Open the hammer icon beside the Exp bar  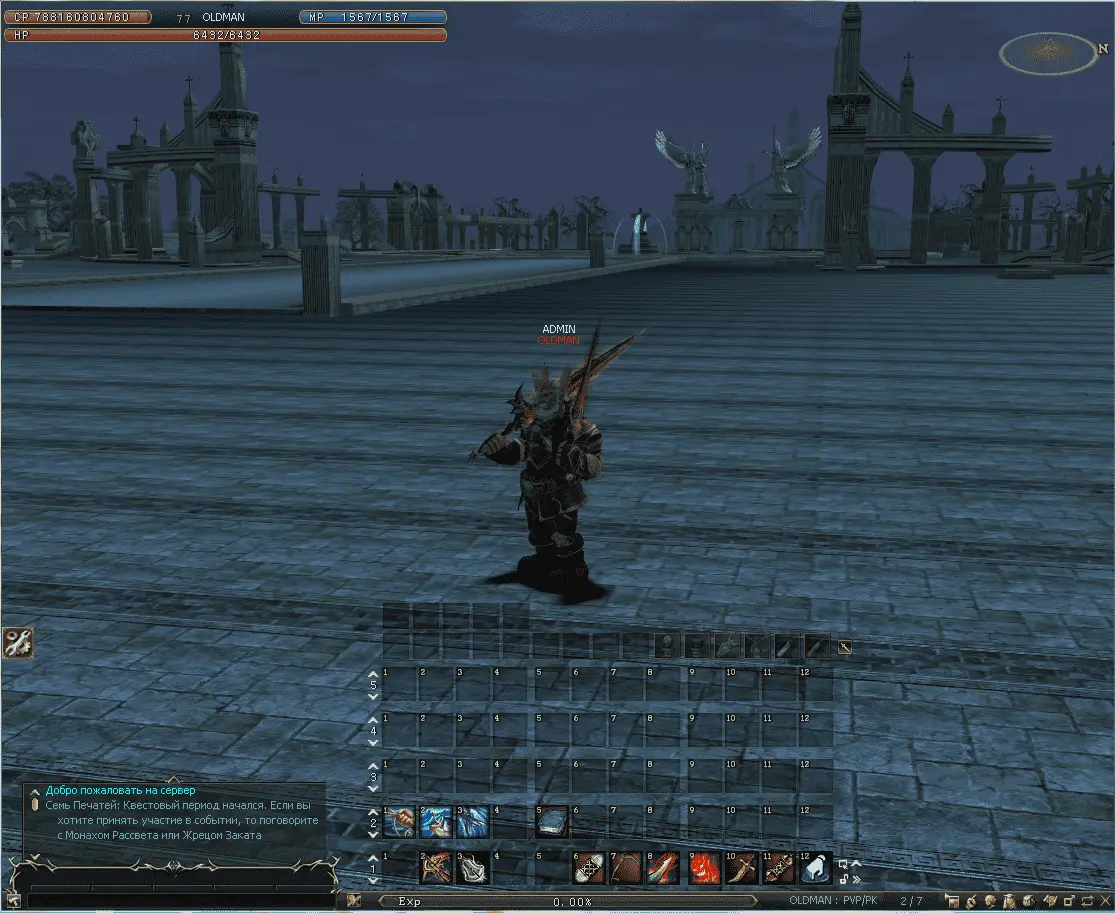click(x=354, y=901)
